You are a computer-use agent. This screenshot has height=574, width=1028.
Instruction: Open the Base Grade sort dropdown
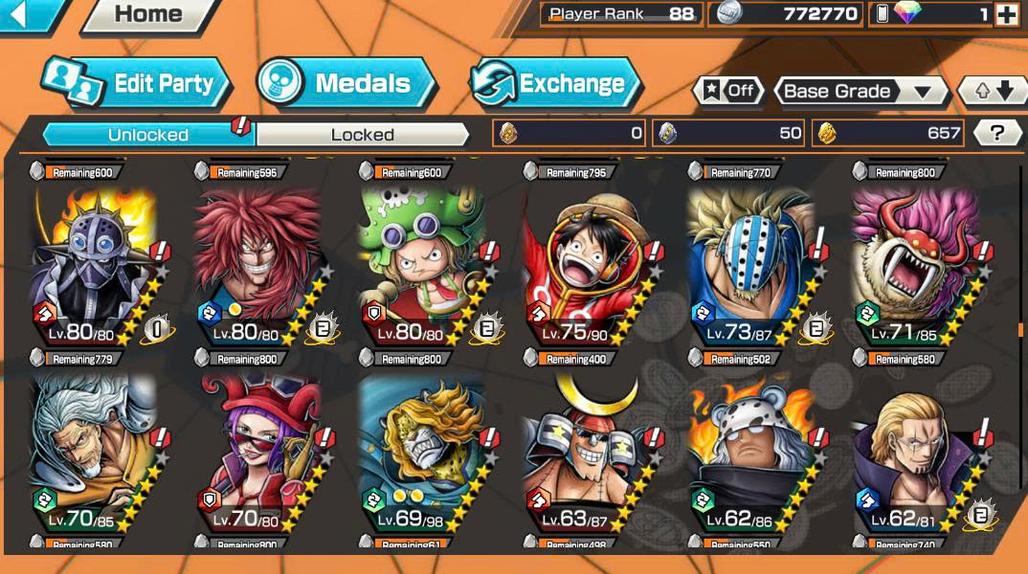click(x=862, y=91)
